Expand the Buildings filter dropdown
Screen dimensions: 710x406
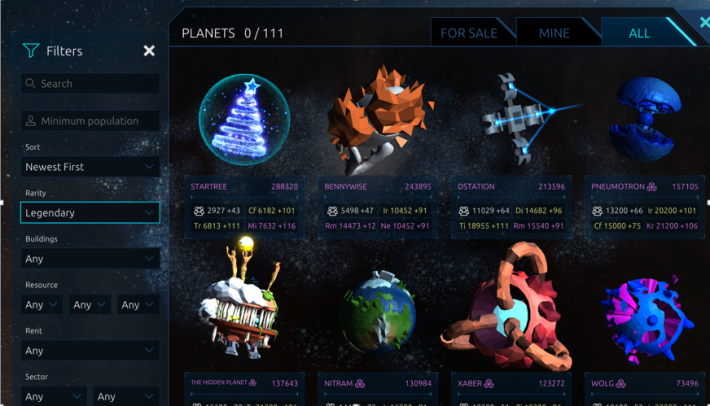tap(90, 259)
